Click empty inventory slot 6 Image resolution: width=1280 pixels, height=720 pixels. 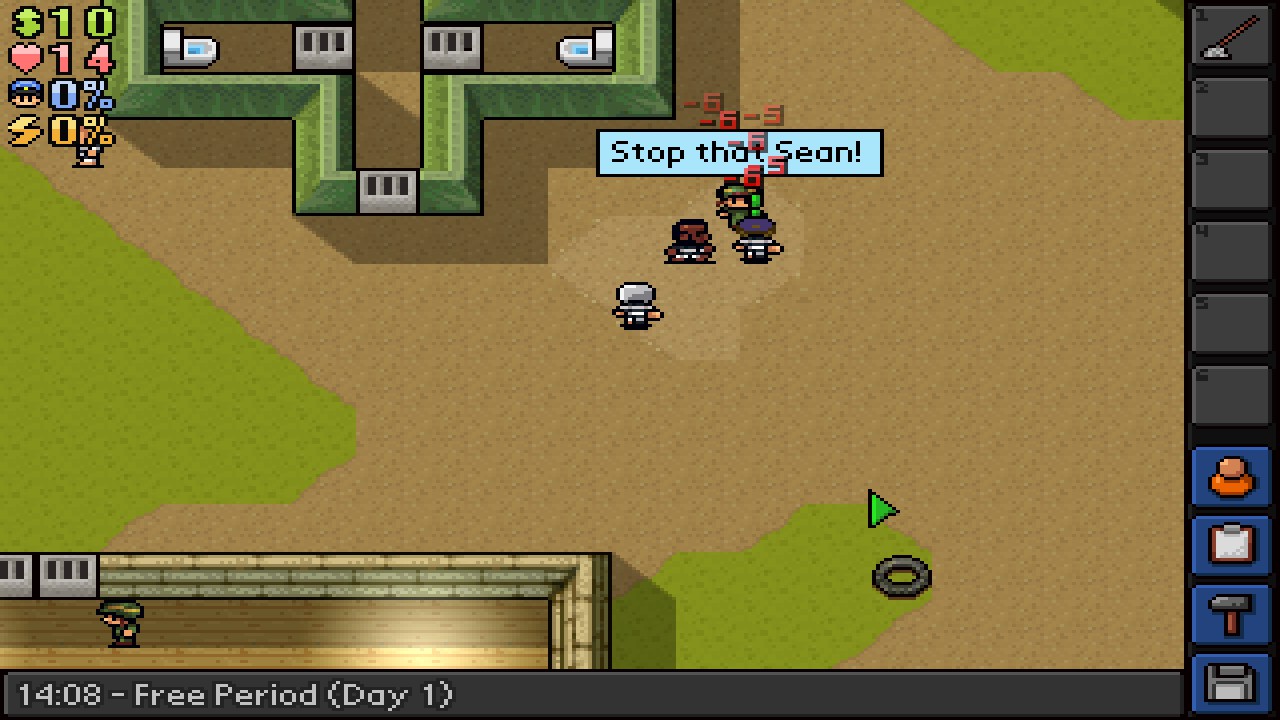(x=1230, y=393)
